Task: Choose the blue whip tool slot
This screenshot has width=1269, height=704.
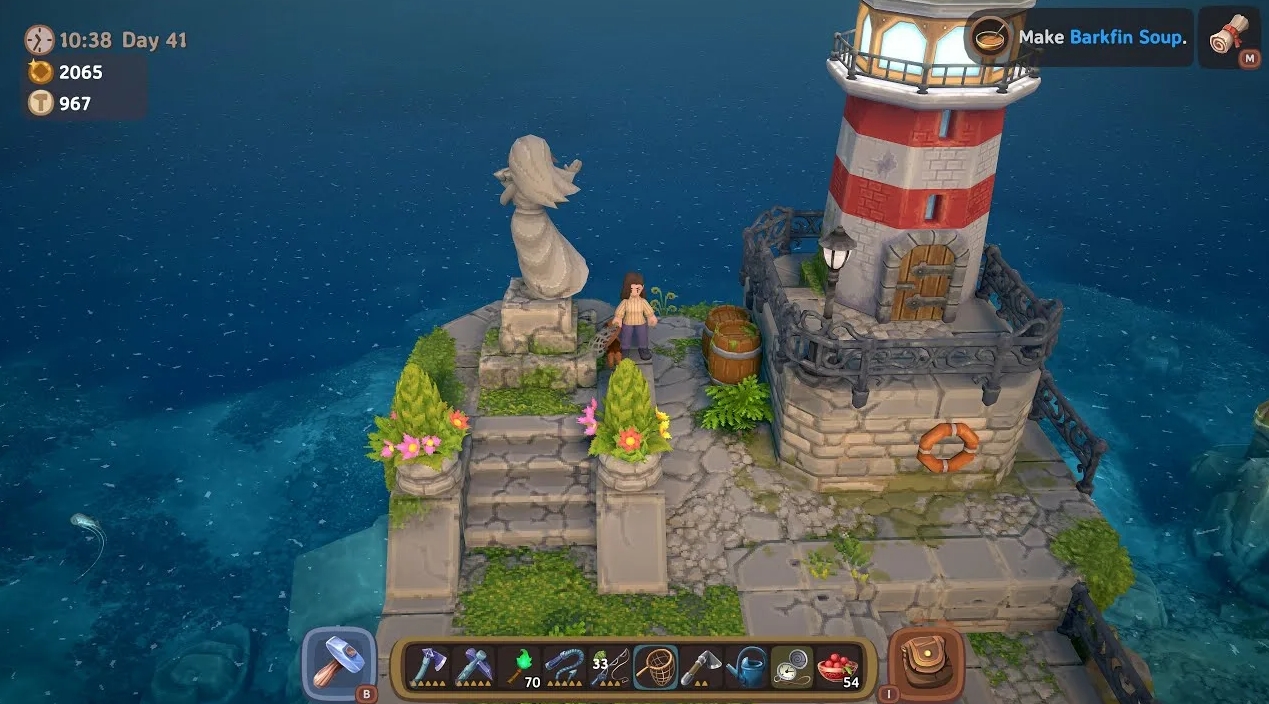Action: pyautogui.click(x=564, y=665)
